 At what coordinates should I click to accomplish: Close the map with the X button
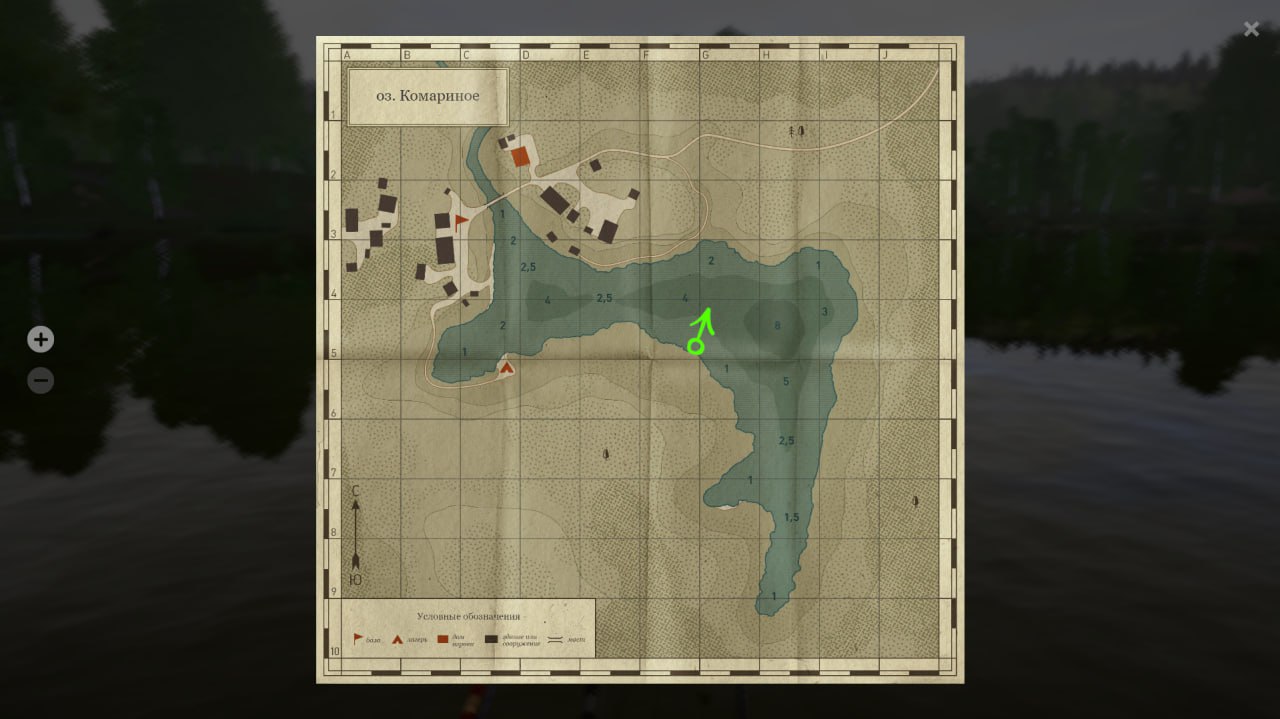coord(1251,29)
